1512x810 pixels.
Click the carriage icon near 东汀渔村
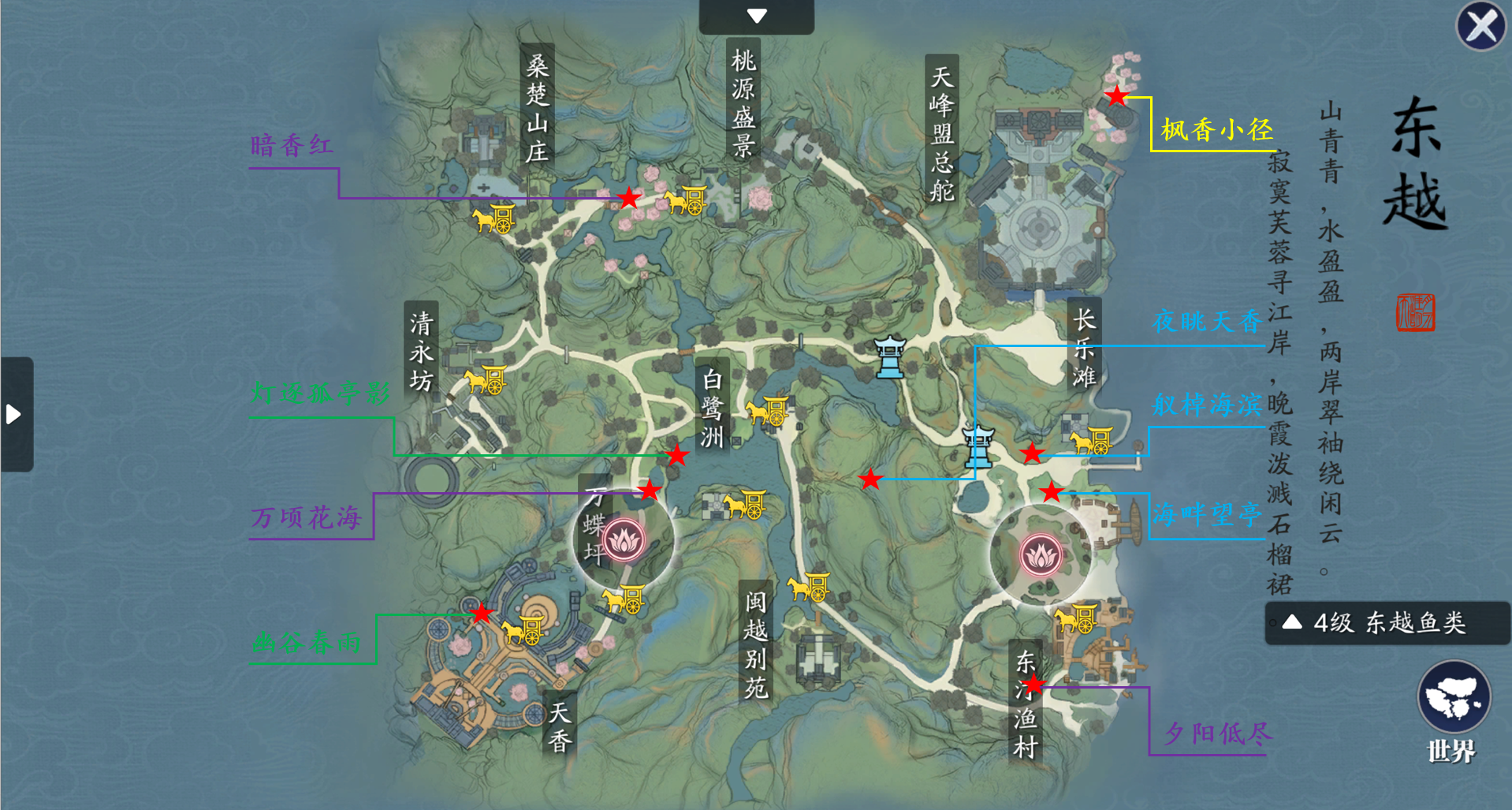1077,620
